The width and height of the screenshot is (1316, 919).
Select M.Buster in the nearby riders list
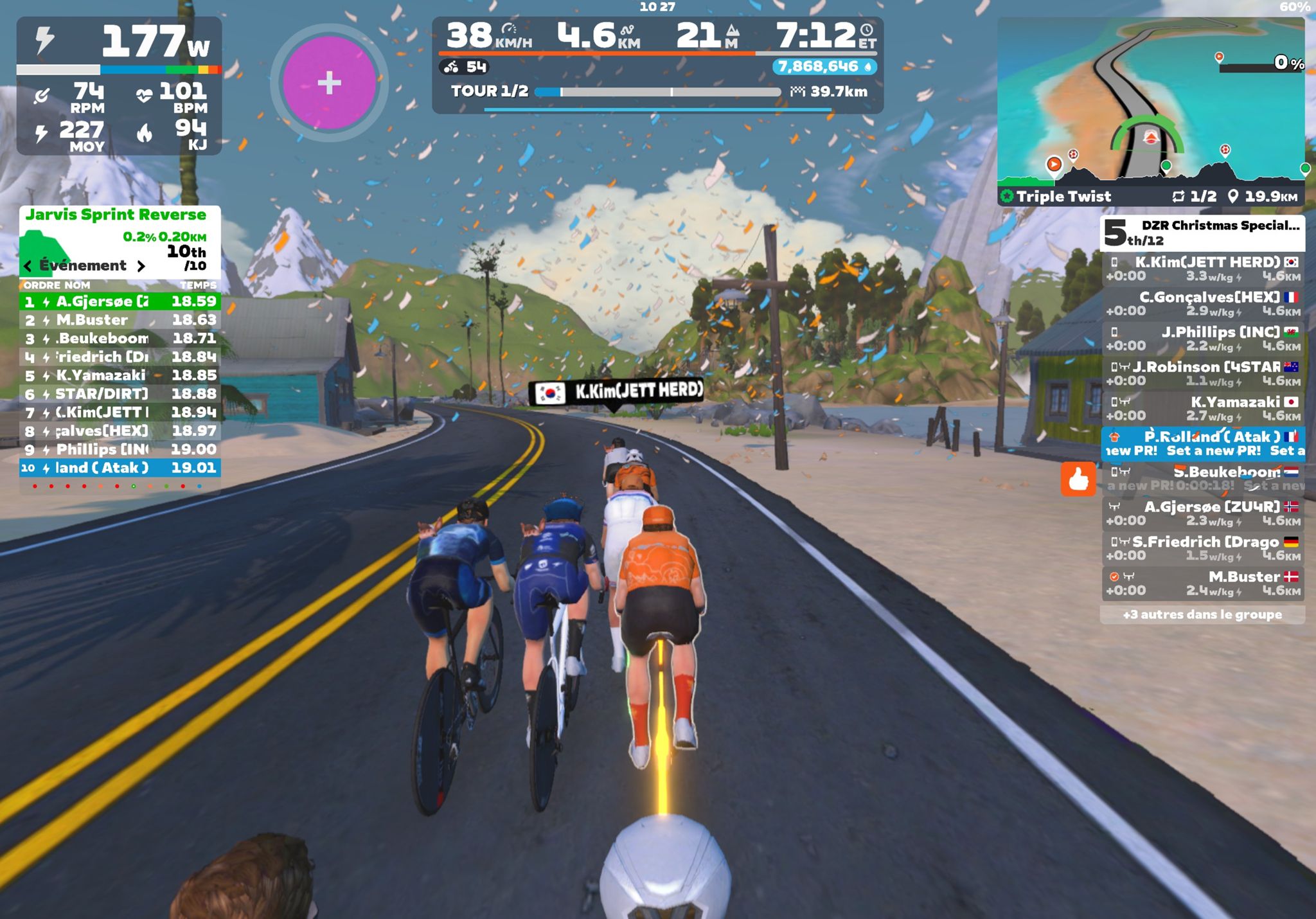(x=1203, y=583)
